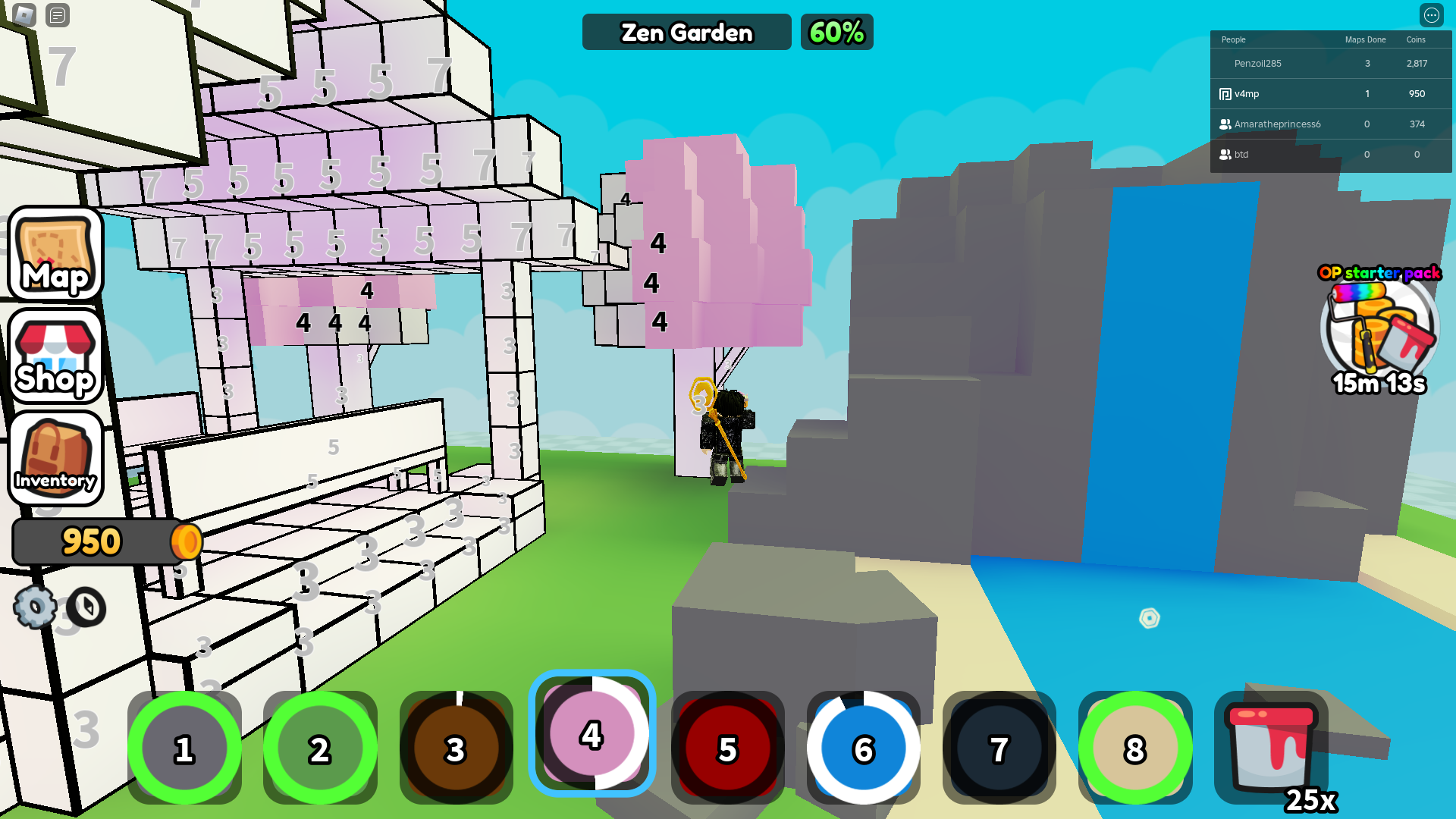Choose blue paint color 6
Screen dimensions: 1456x819
863,748
